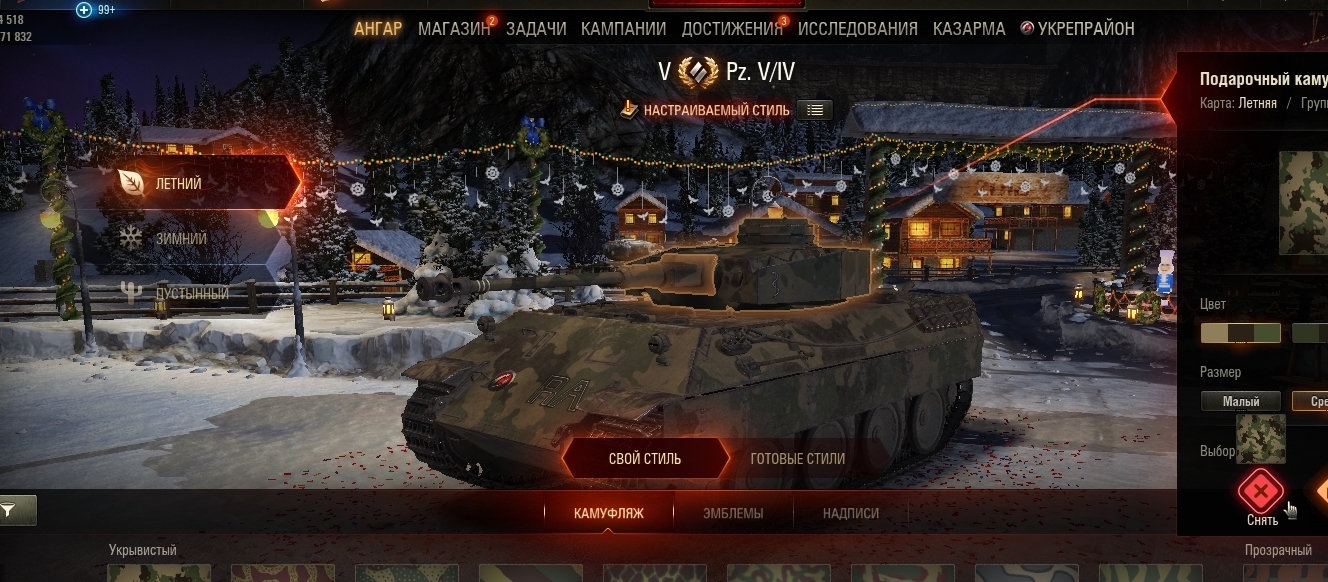This screenshot has height=582, width=1328.
Task: Show the Достижения page
Action: pyautogui.click(x=732, y=28)
